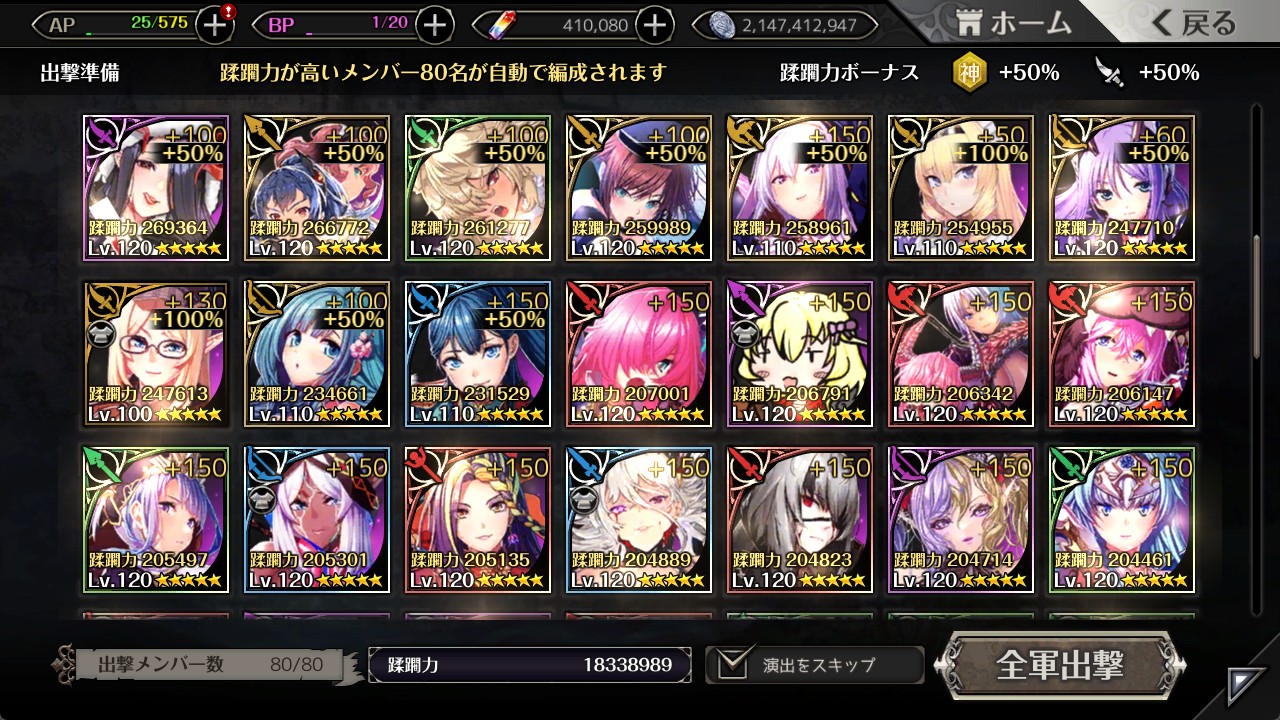Buy more rainbow crystals with plus button
1280x720 pixels.
654,25
